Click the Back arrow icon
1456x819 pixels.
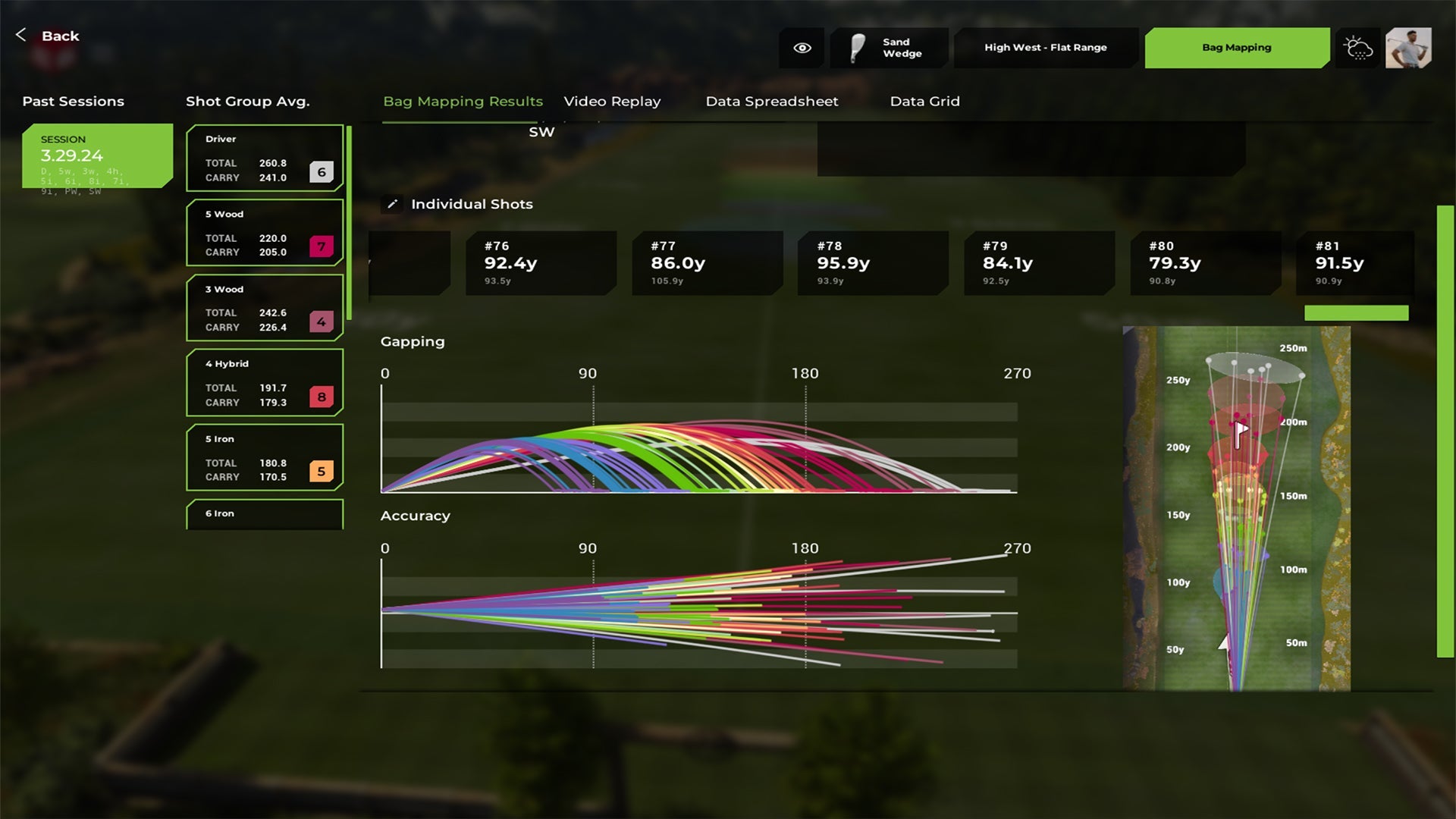20,35
